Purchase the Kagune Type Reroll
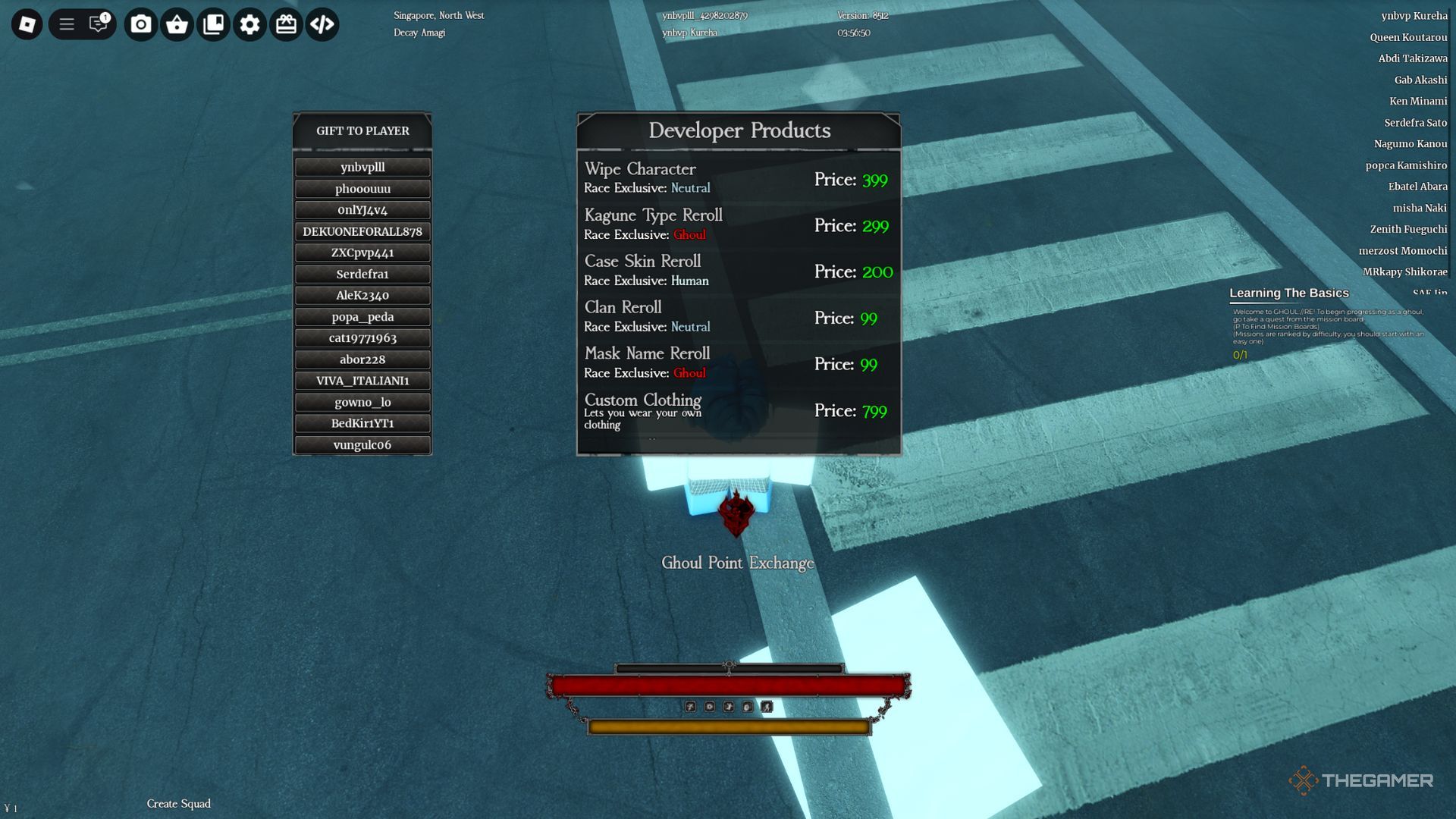This screenshot has width=1456, height=819. point(738,224)
